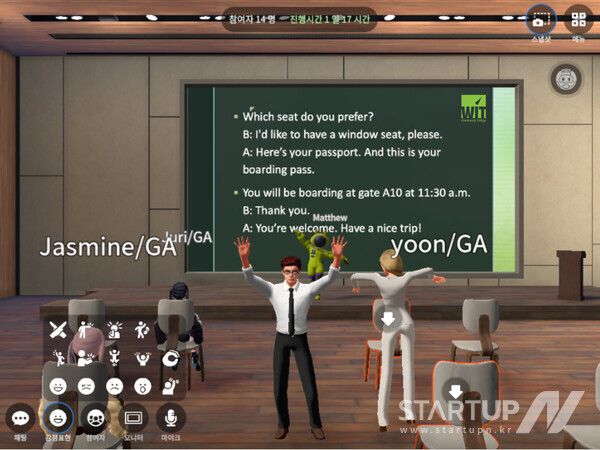The width and height of the screenshot is (600, 450).
Task: Take a snapshot with the camera button
Action: [x=540, y=20]
